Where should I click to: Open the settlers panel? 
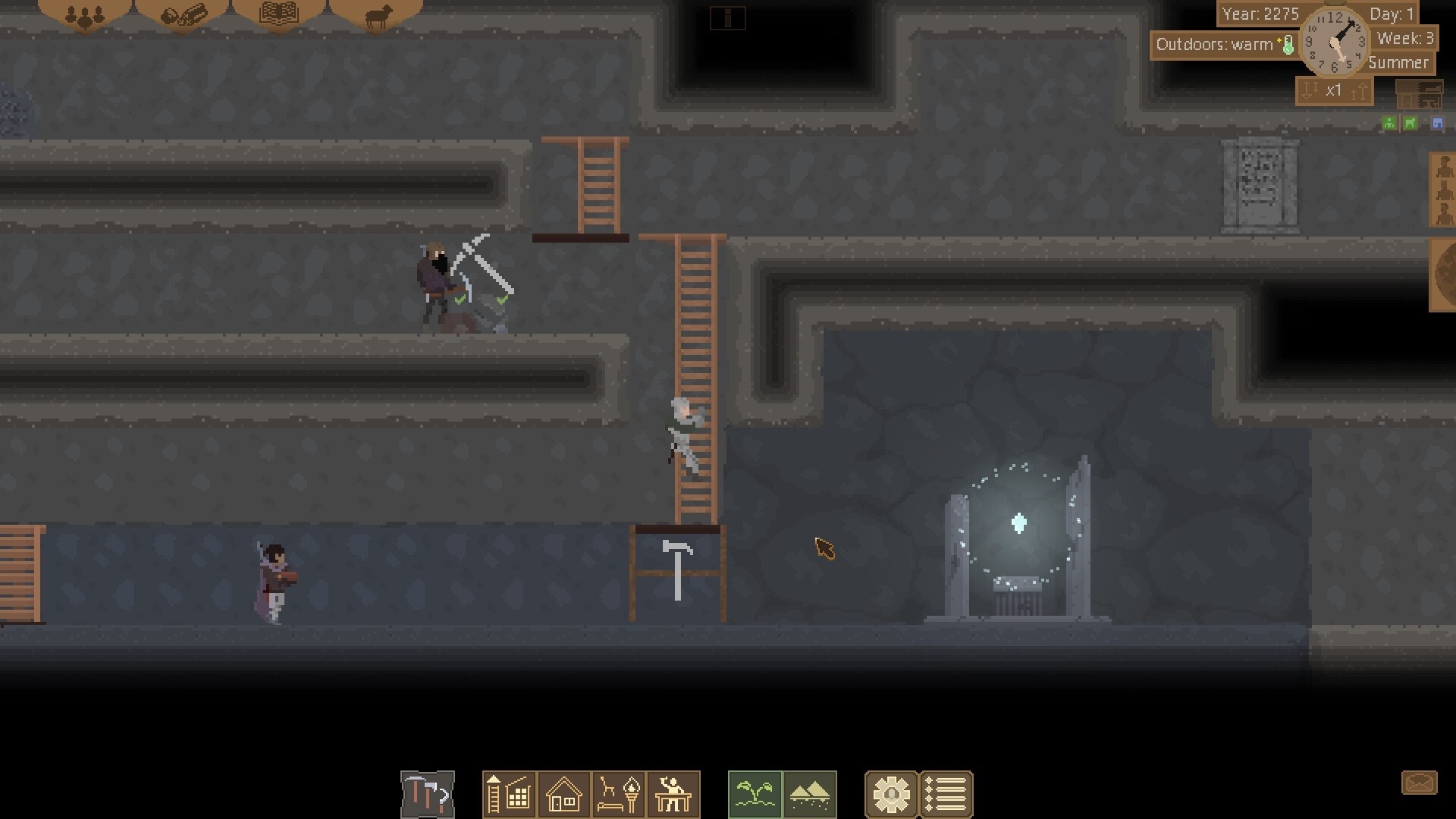(x=83, y=17)
